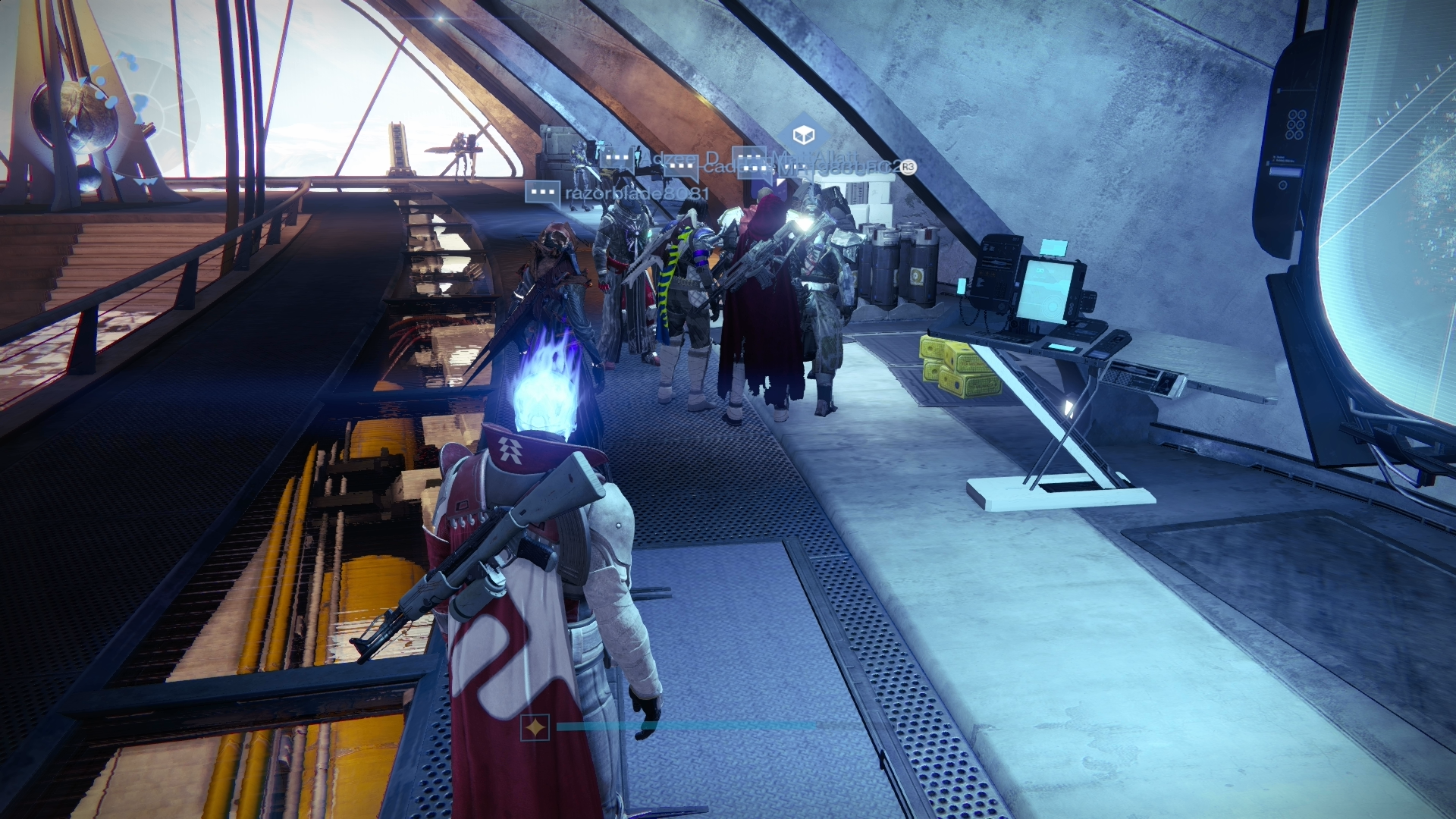Image resolution: width=1456 pixels, height=819 pixels.
Task: Click the super ability diamond icon
Action: point(535,727)
